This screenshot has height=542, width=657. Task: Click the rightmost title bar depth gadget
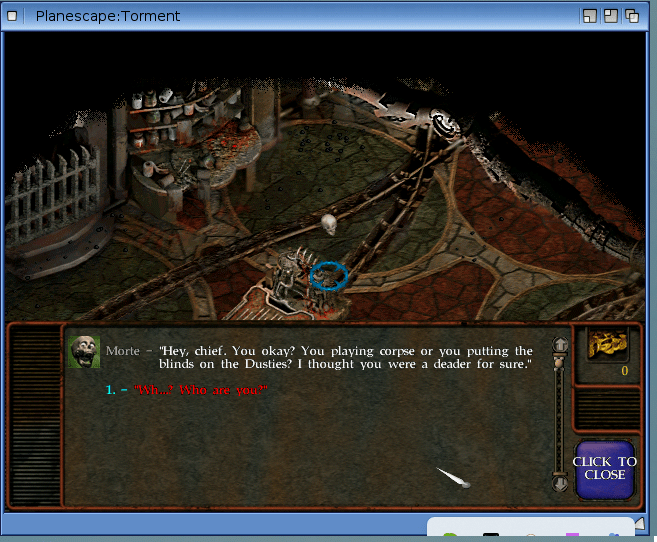[x=632, y=16]
